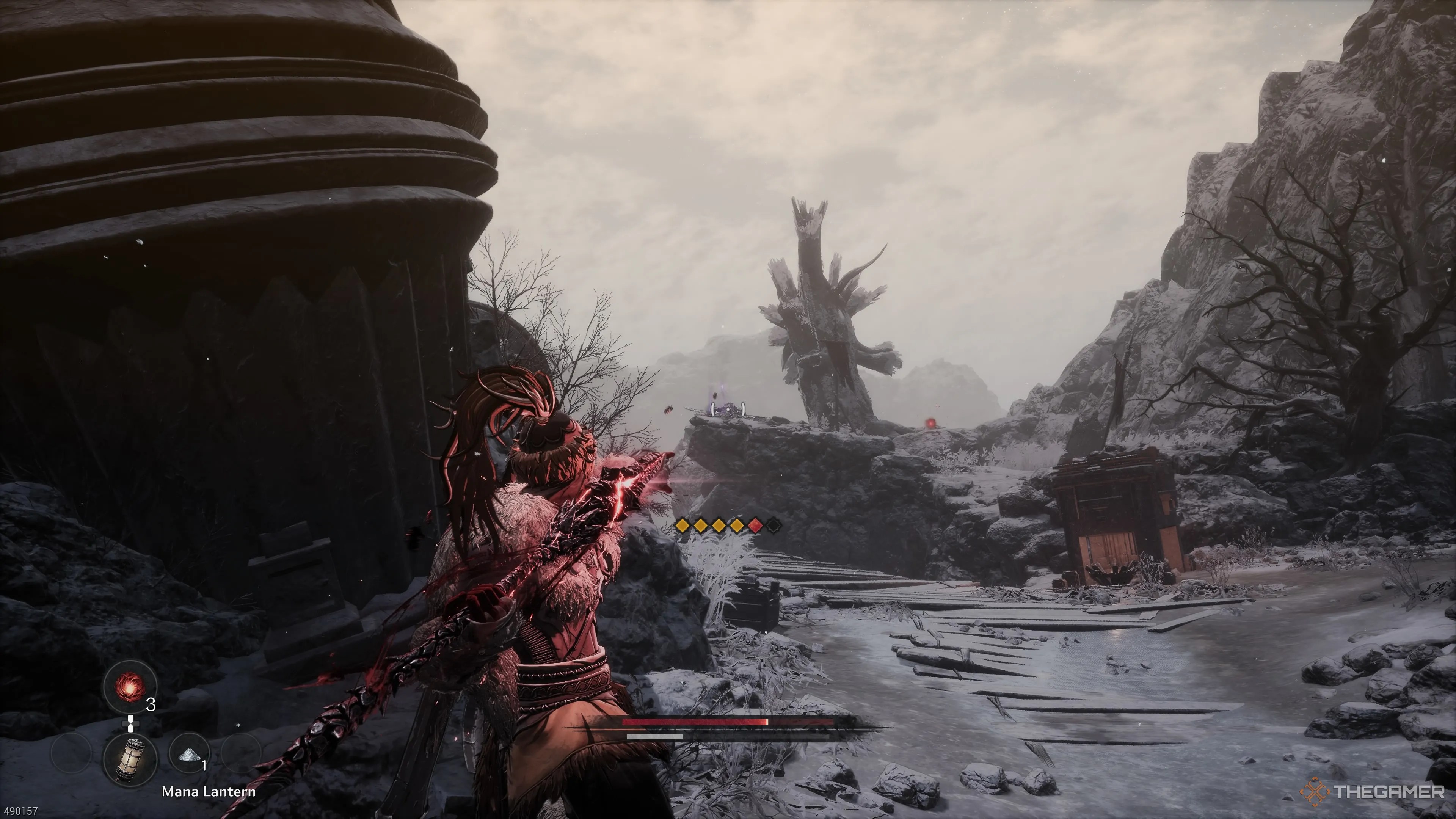Select the second yellow diamond pip
The width and height of the screenshot is (1456, 819).
click(701, 526)
